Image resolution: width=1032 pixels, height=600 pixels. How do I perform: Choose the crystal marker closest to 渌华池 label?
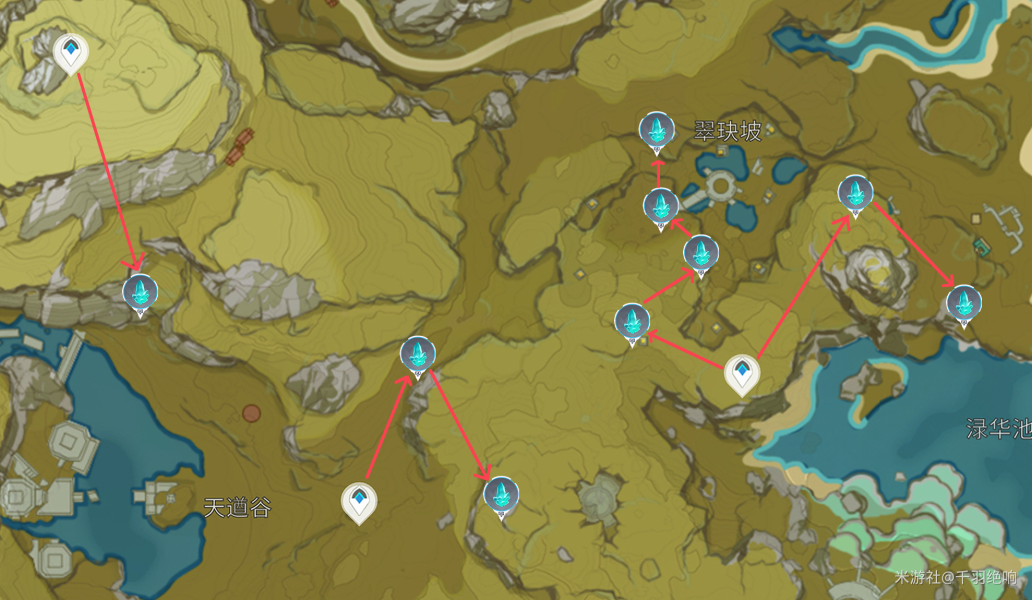coord(963,303)
